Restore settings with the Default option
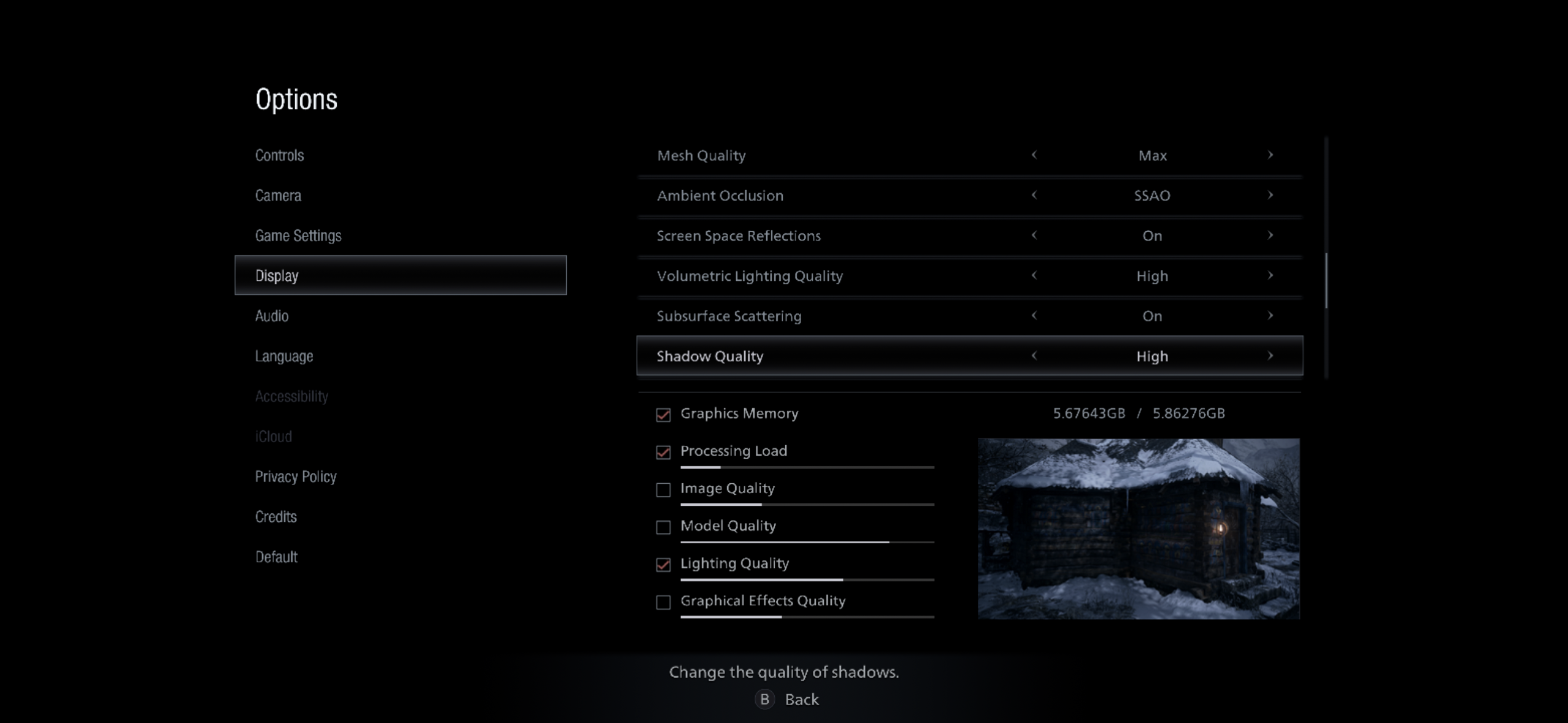 275,557
